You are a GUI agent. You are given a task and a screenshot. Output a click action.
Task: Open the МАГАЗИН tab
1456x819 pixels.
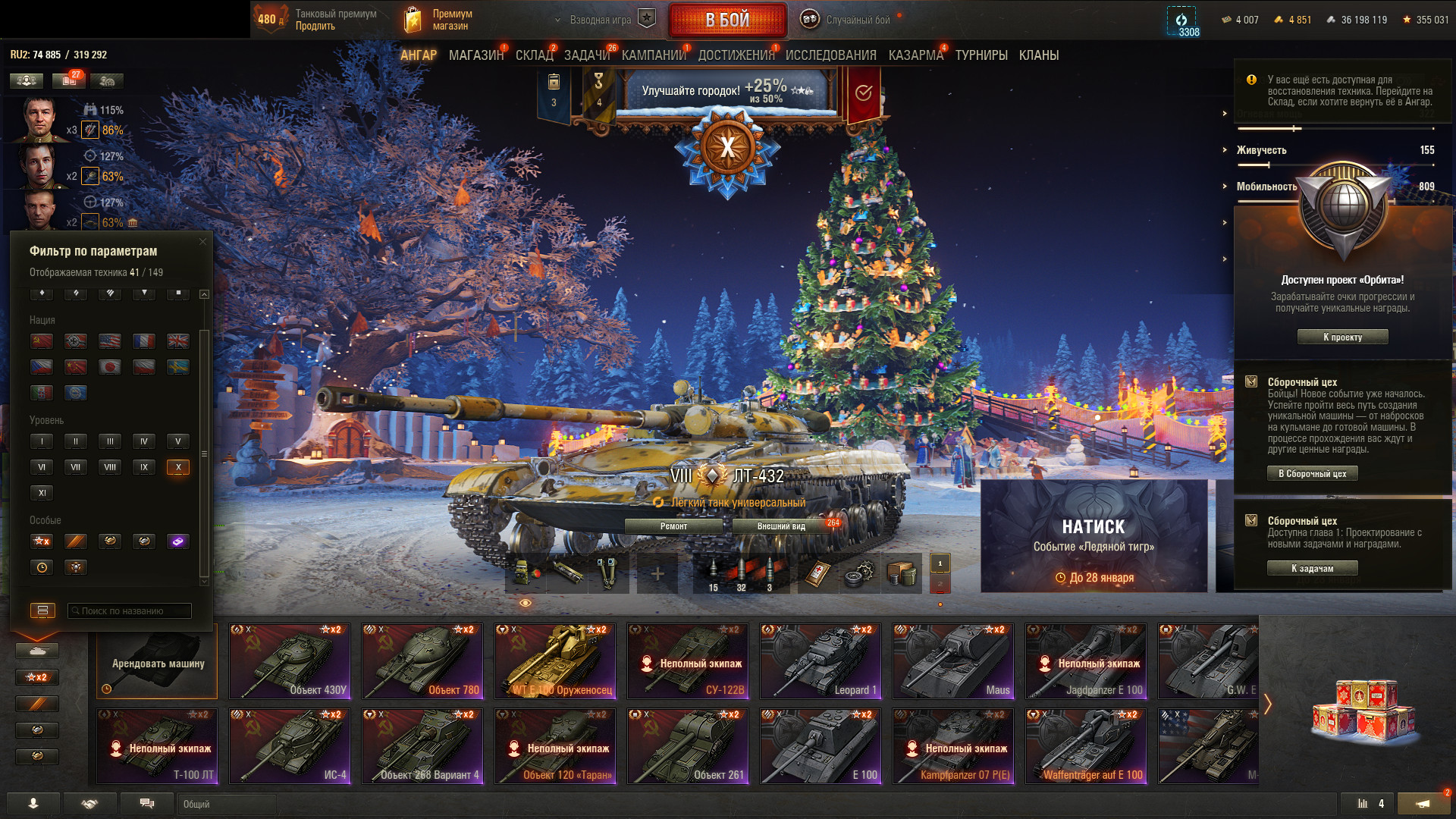(x=475, y=55)
